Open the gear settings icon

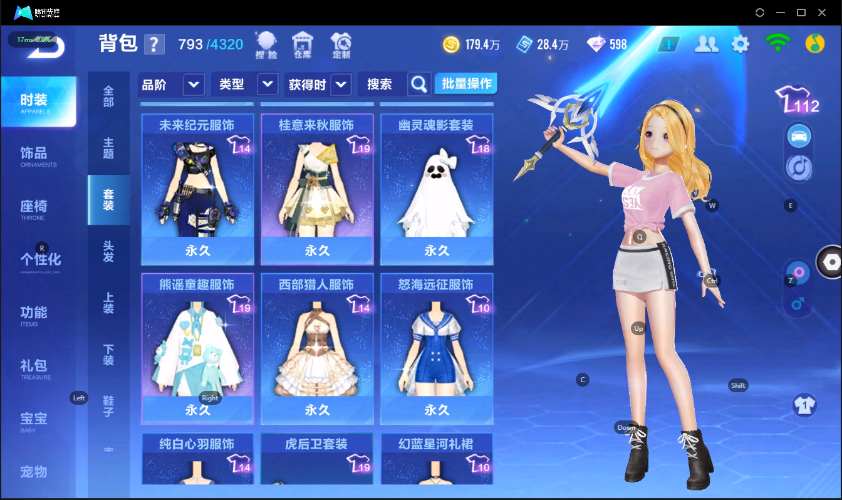(x=740, y=44)
